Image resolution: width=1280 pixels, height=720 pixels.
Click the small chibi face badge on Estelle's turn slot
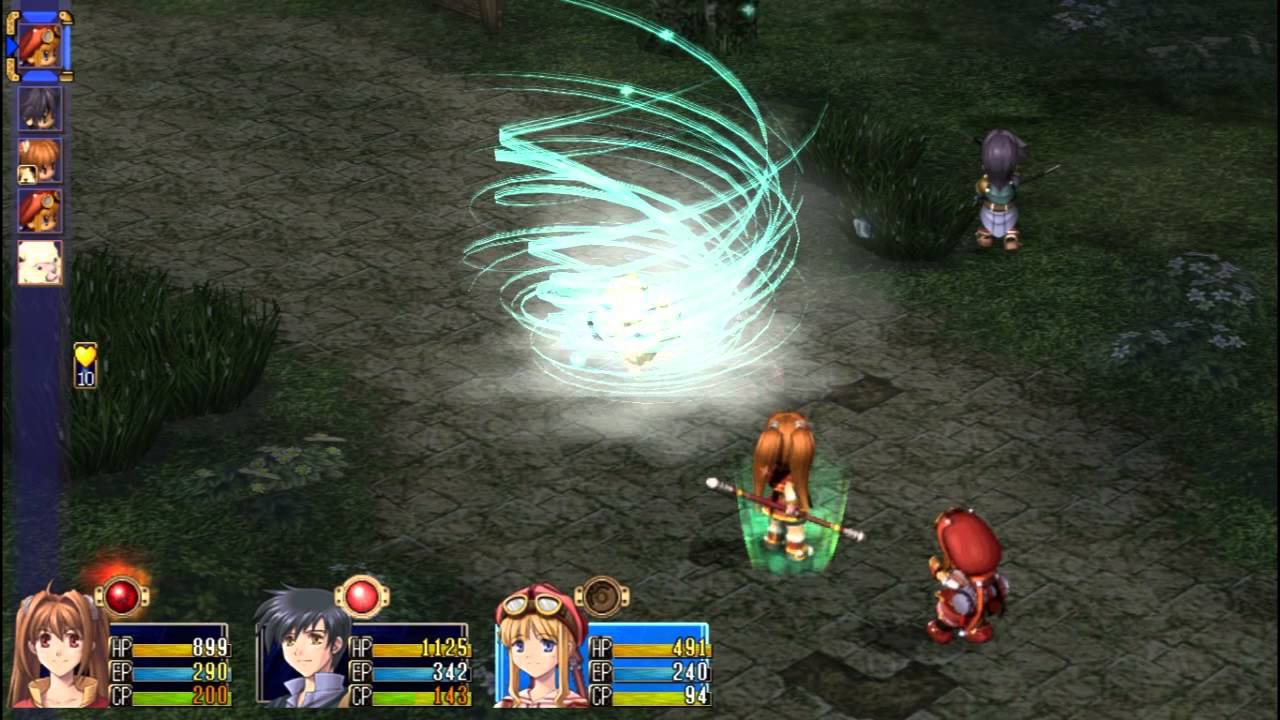25,173
